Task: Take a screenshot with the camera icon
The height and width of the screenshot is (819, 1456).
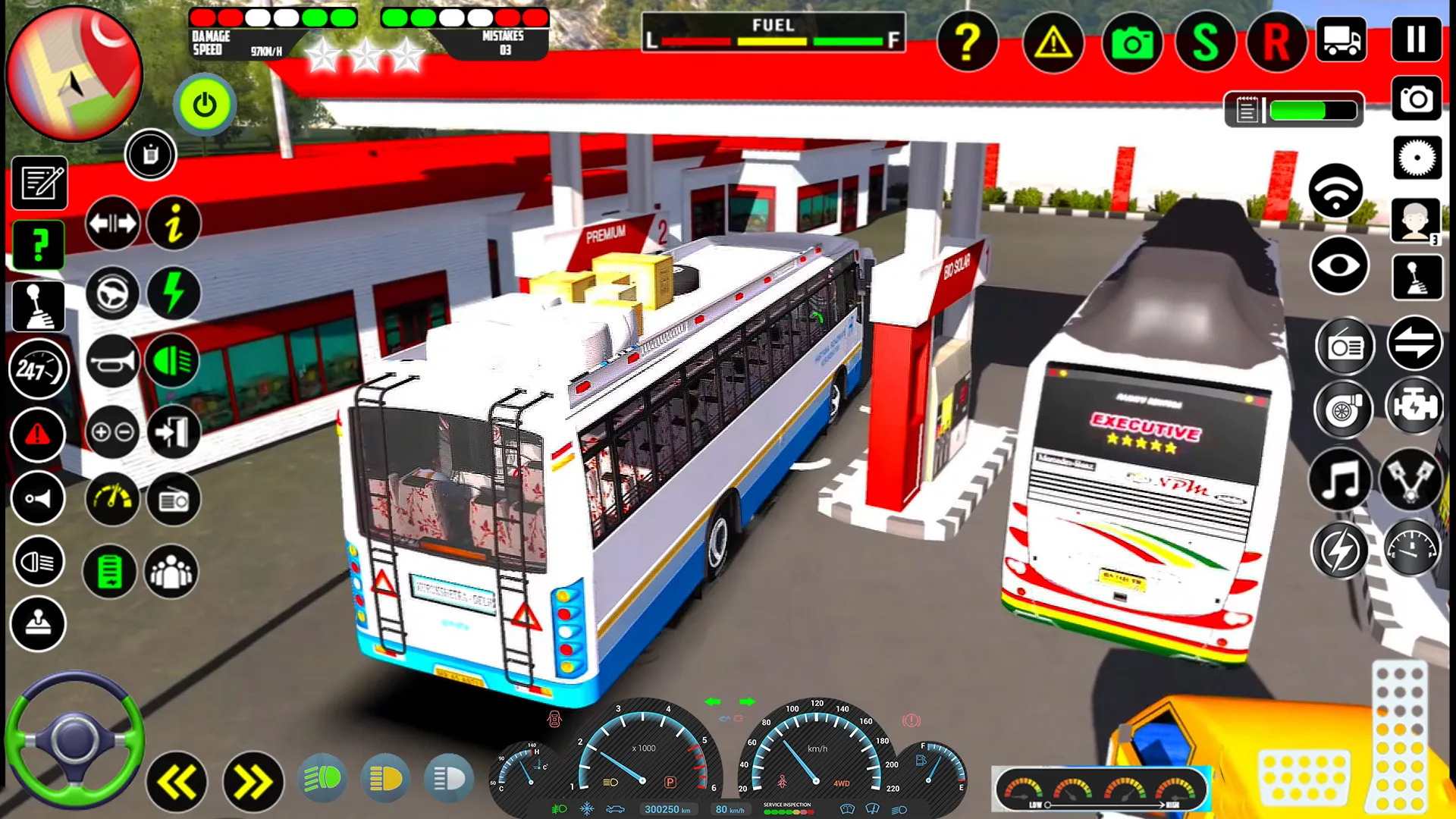Action: pos(1132,43)
